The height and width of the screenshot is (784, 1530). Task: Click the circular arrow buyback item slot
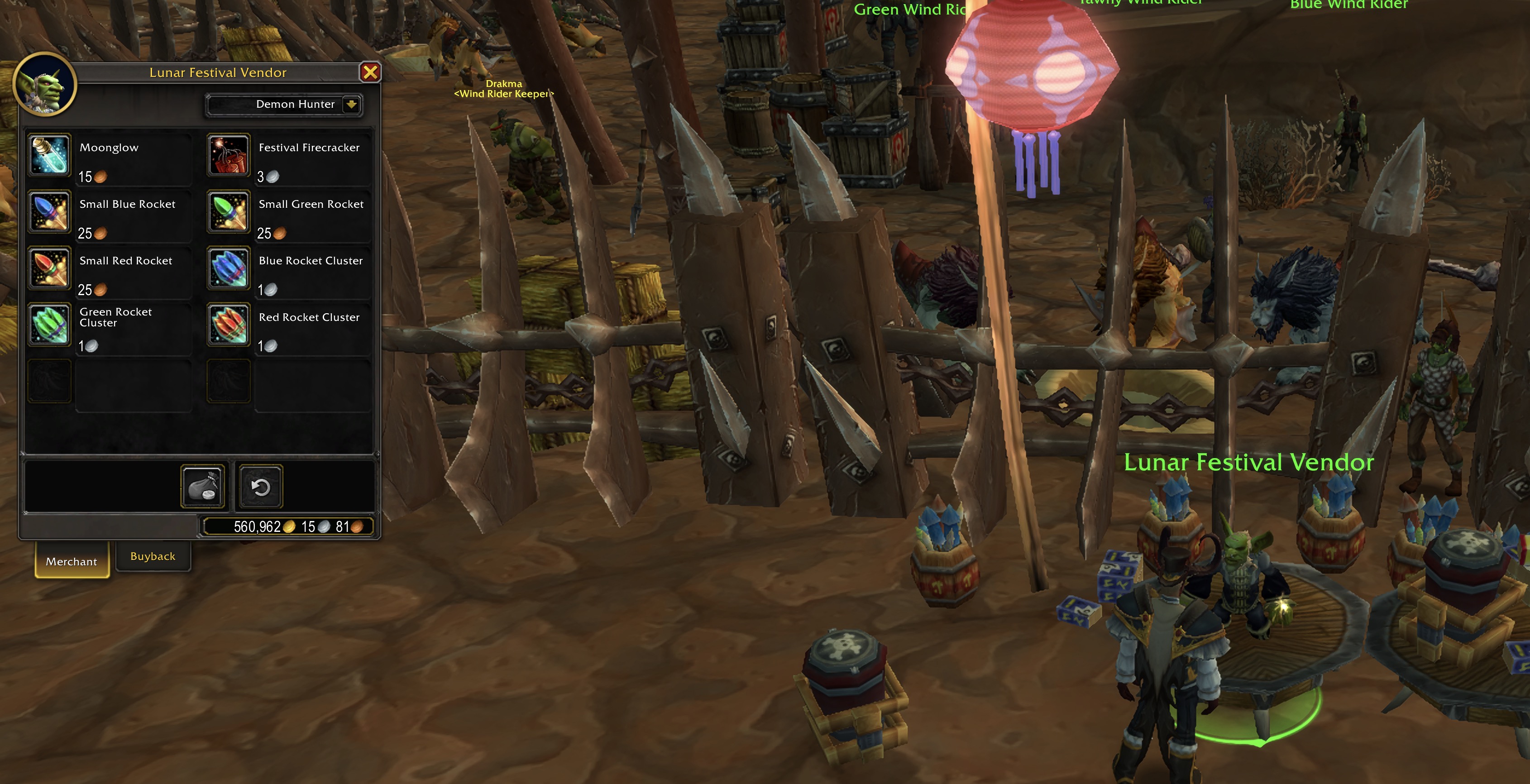[x=261, y=487]
